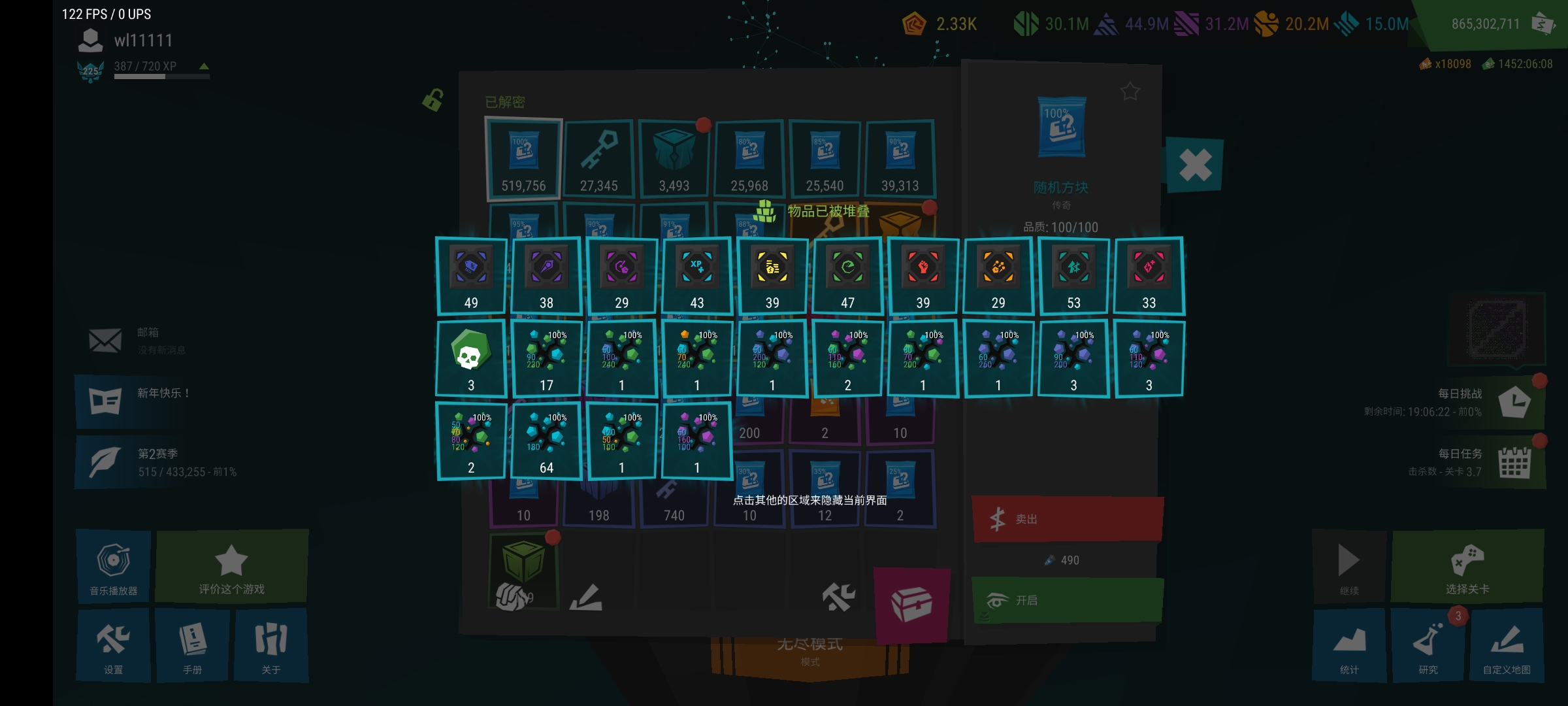Sell the item with the red 卖出 button
The width and height of the screenshot is (1568, 706).
1068,519
